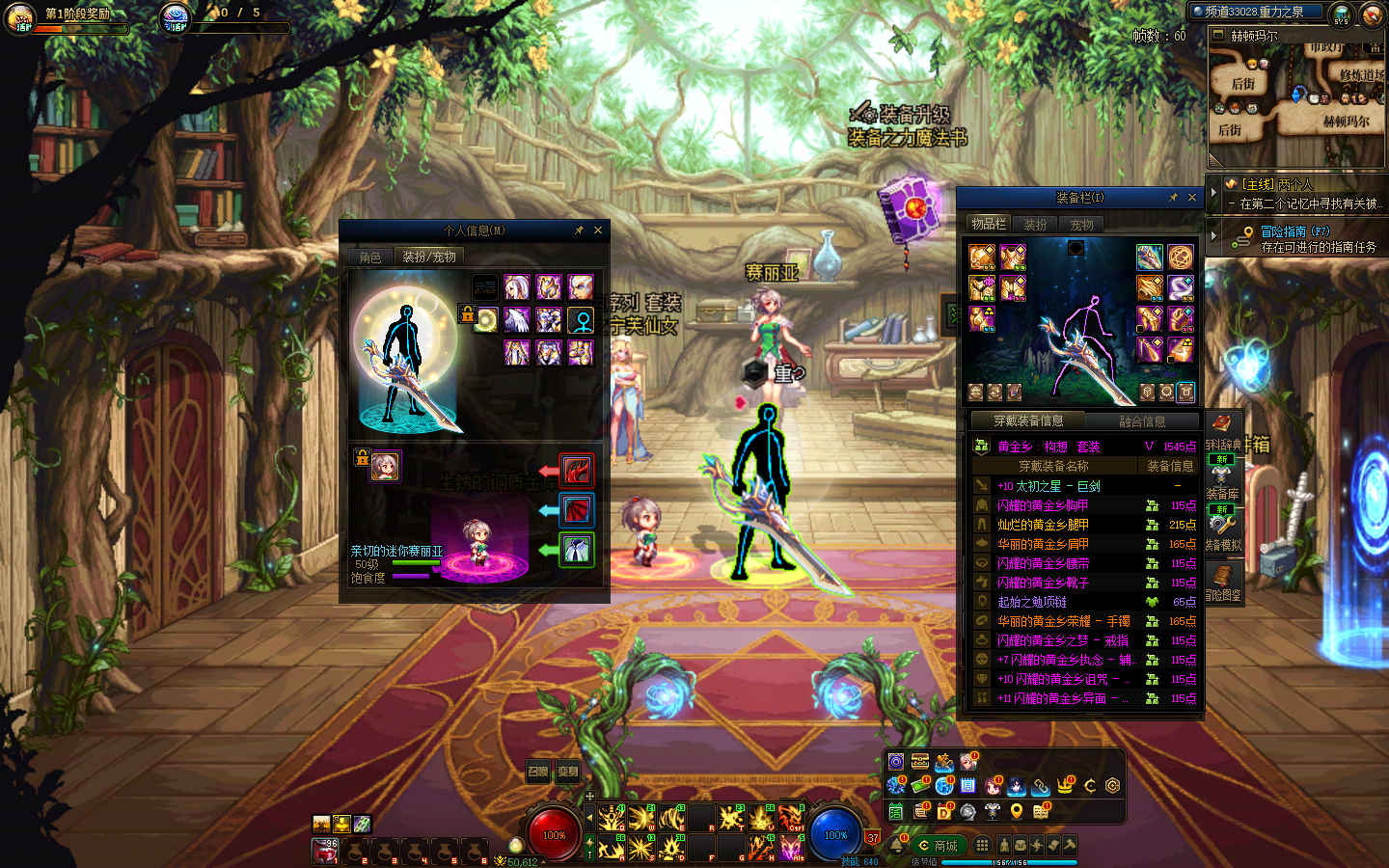Viewport: 1389px width, 868px height.
Task: Switch to the 宠物 tab in equipment window
Action: 1081,225
